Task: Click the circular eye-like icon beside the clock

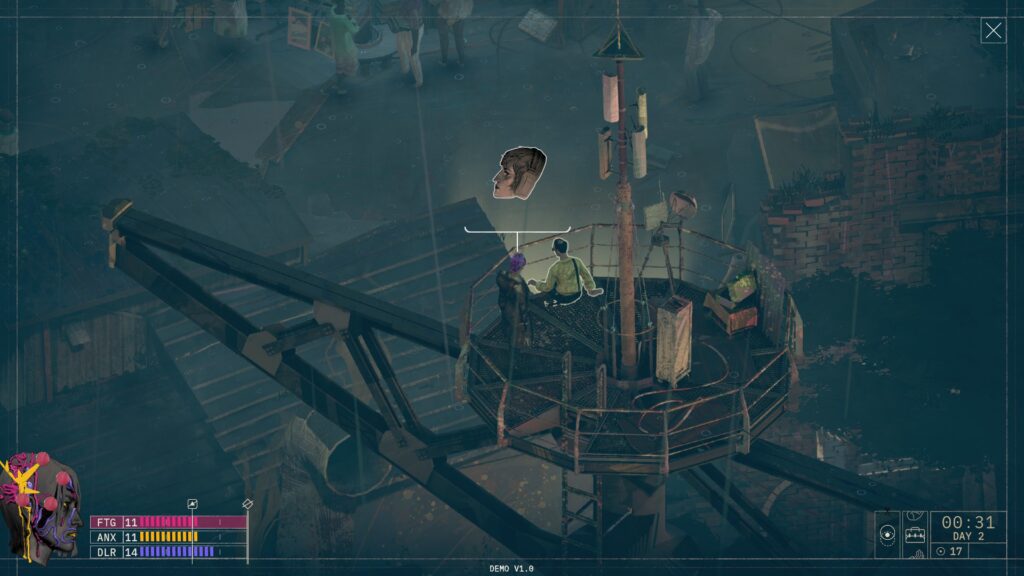Action: click(887, 535)
